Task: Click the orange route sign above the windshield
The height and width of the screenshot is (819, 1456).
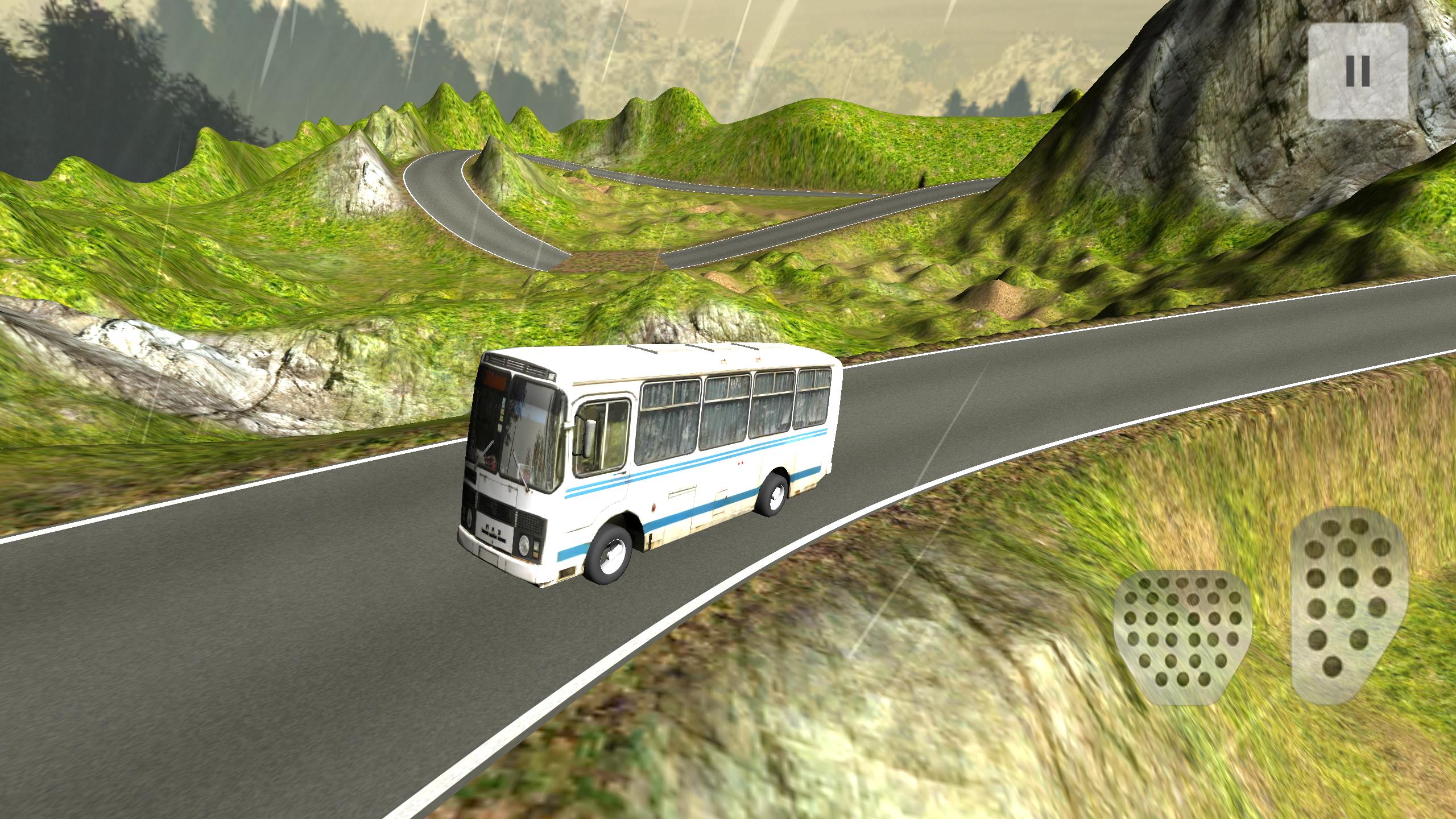Action: coord(494,380)
